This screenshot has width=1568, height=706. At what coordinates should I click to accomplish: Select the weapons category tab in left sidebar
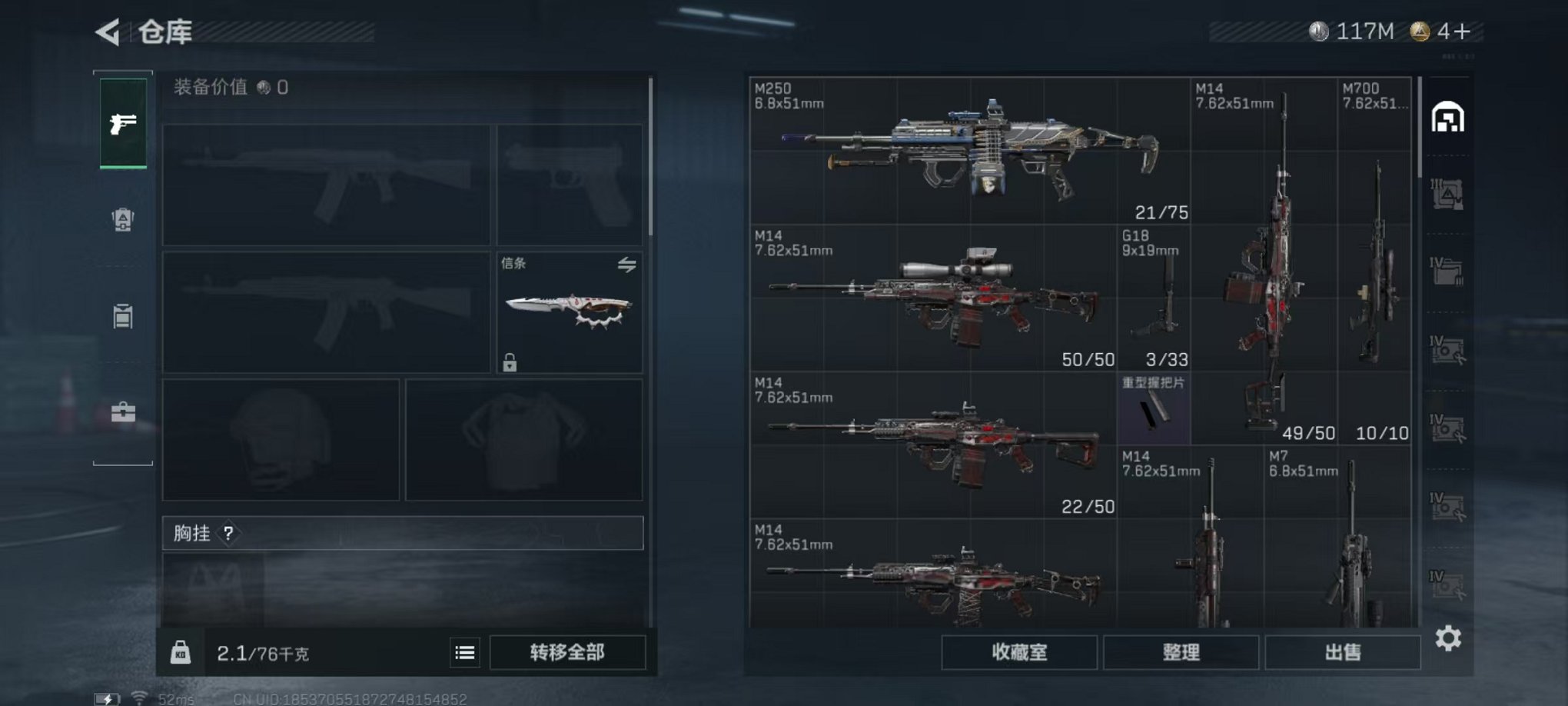point(123,125)
